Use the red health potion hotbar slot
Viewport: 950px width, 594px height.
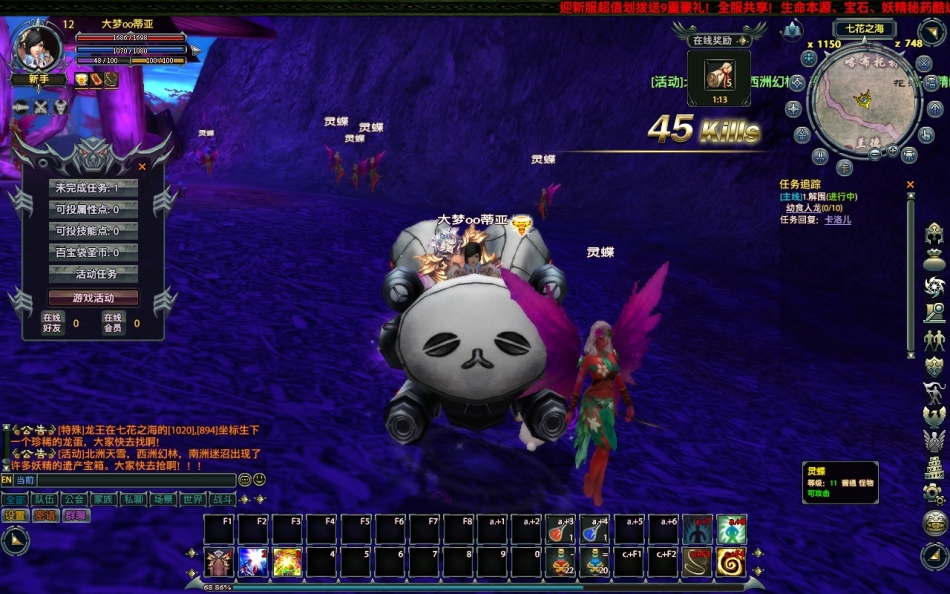click(x=561, y=530)
